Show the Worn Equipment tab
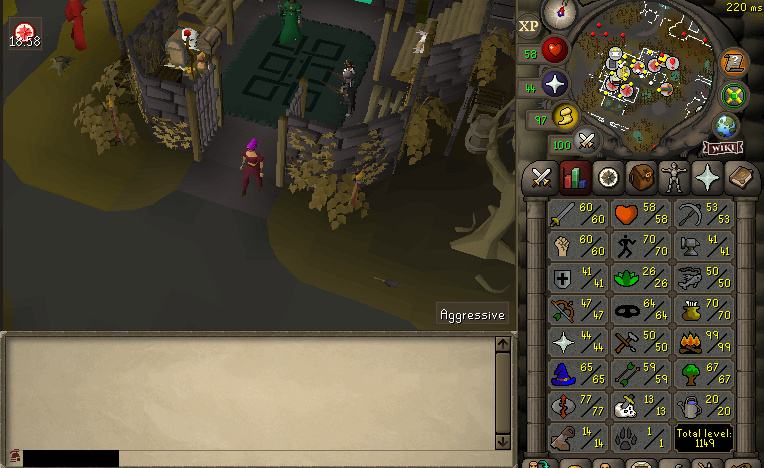This screenshot has height=468, width=764. point(674,178)
